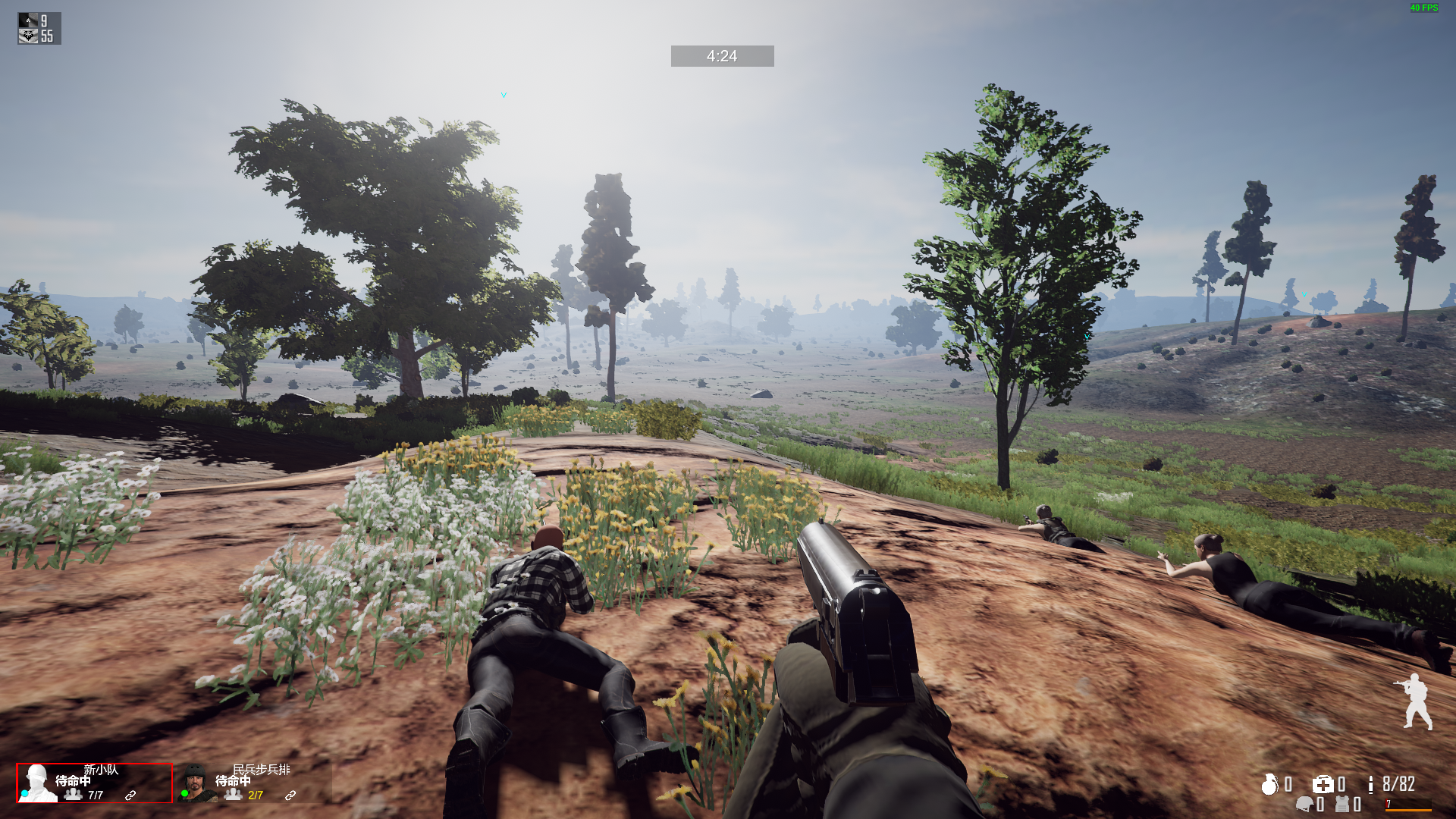This screenshot has height=819, width=1456.
Task: Select the 新小队 squad card
Action: coord(94,783)
